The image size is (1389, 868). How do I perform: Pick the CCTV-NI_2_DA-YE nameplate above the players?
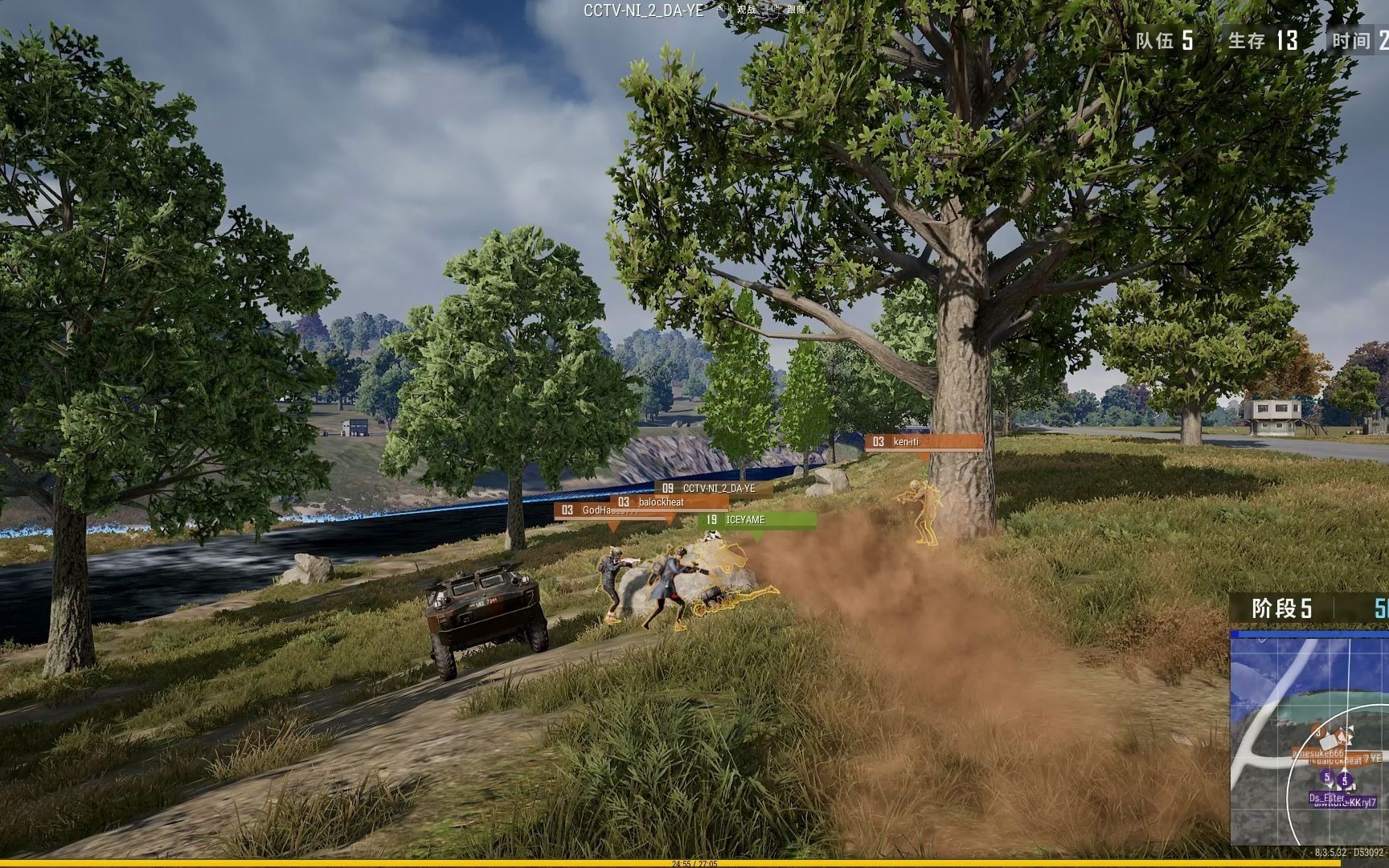click(x=715, y=488)
